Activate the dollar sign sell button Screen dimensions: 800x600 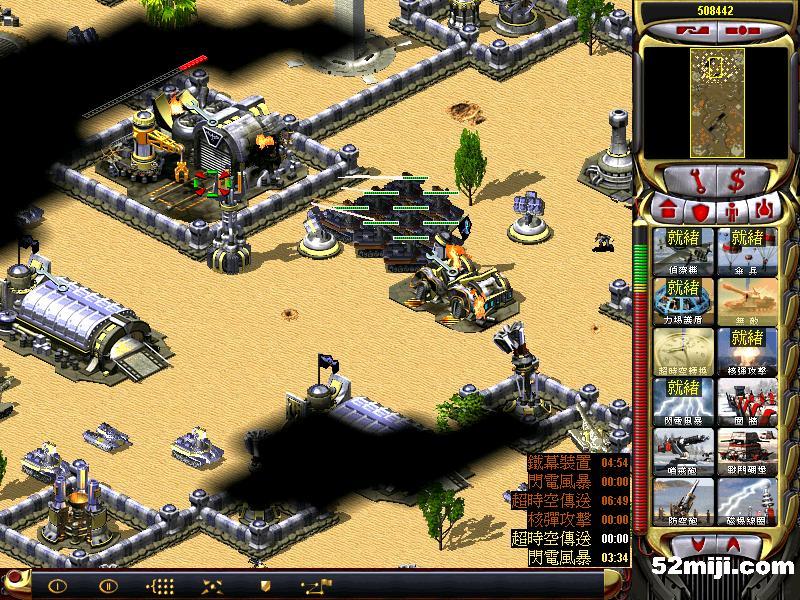738,180
